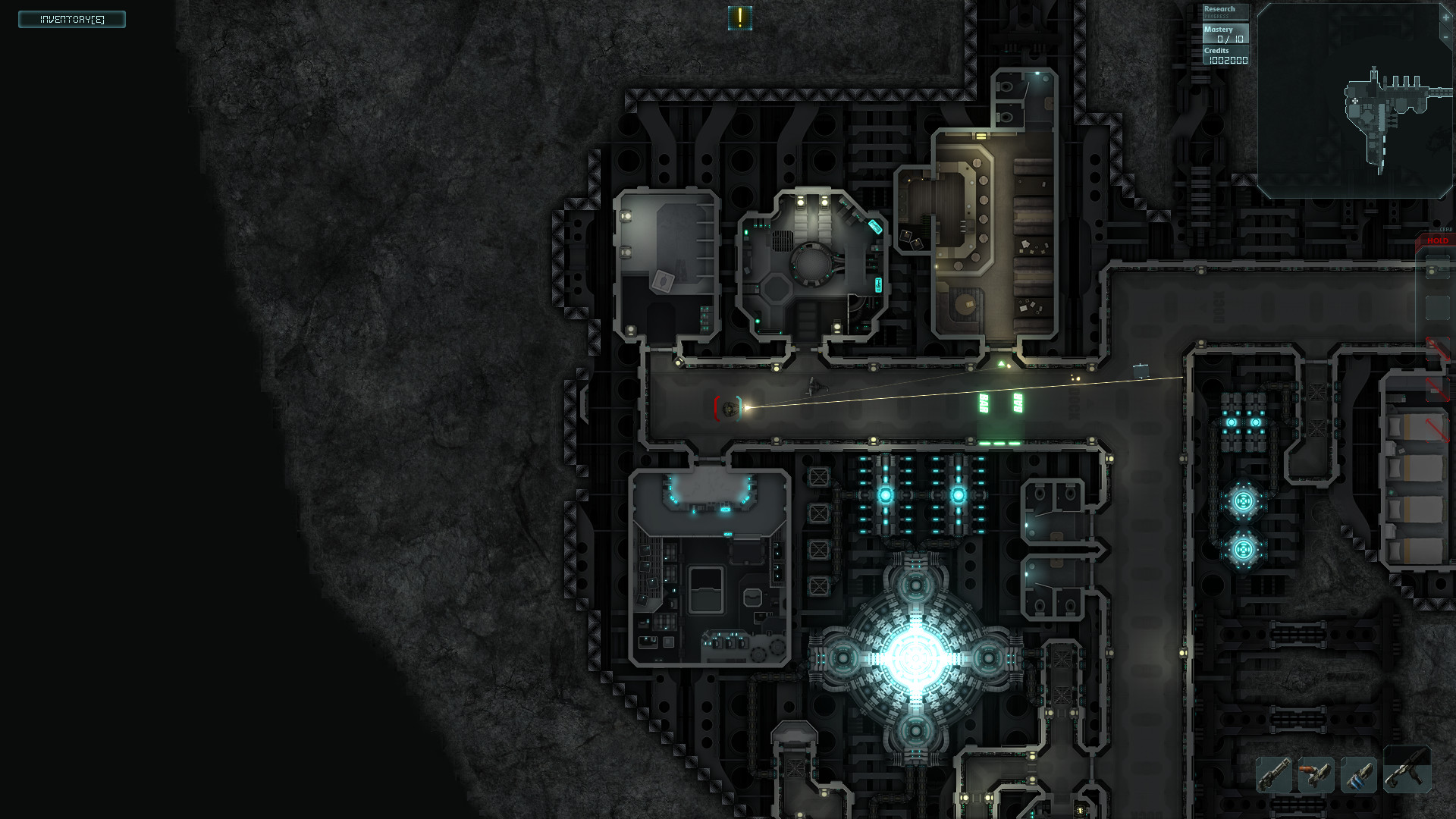Viewport: 1456px width, 819px height.
Task: Select the crew member portrait under HOLD
Action: coord(1438,267)
